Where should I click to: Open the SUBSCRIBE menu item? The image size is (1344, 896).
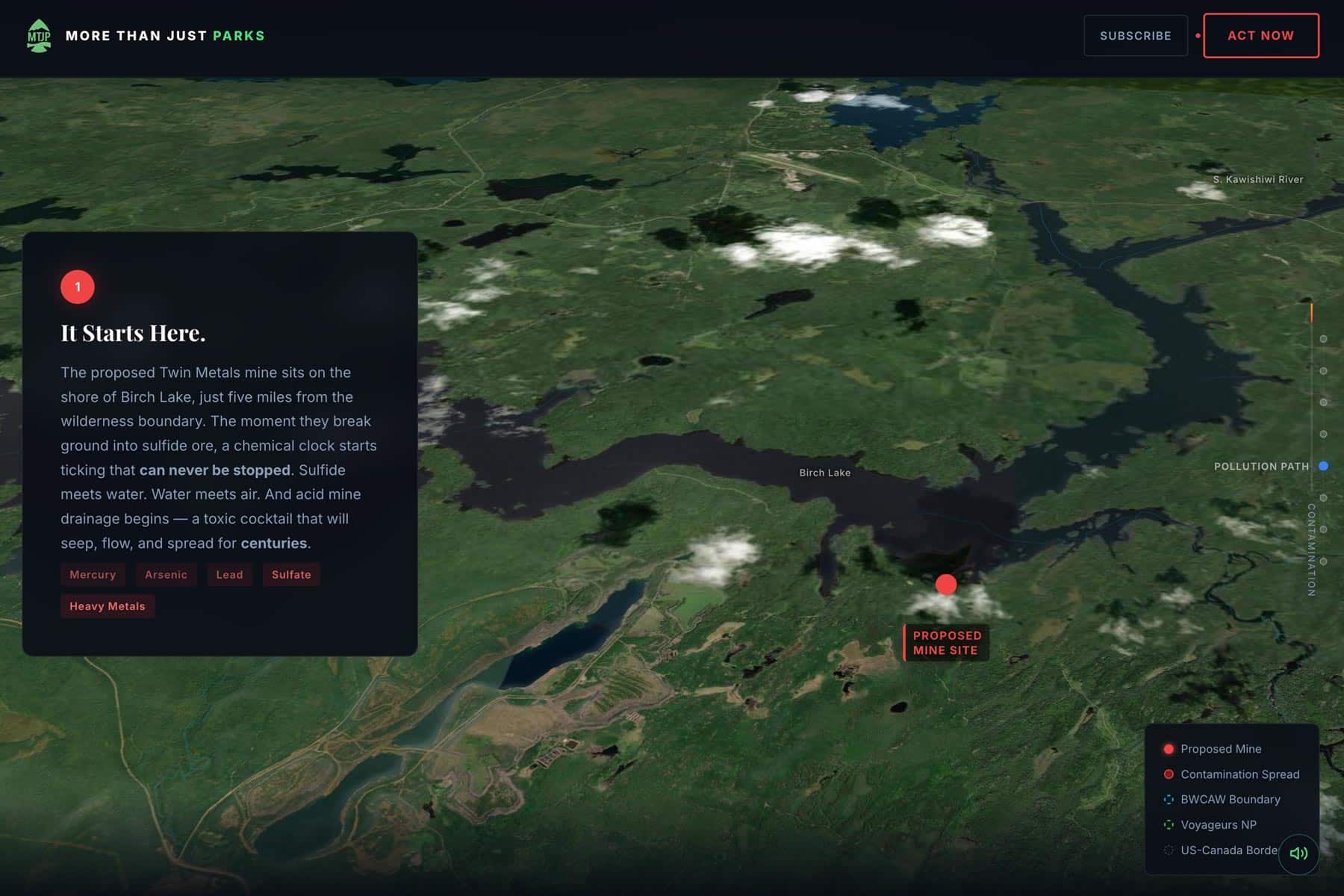[x=1135, y=35]
